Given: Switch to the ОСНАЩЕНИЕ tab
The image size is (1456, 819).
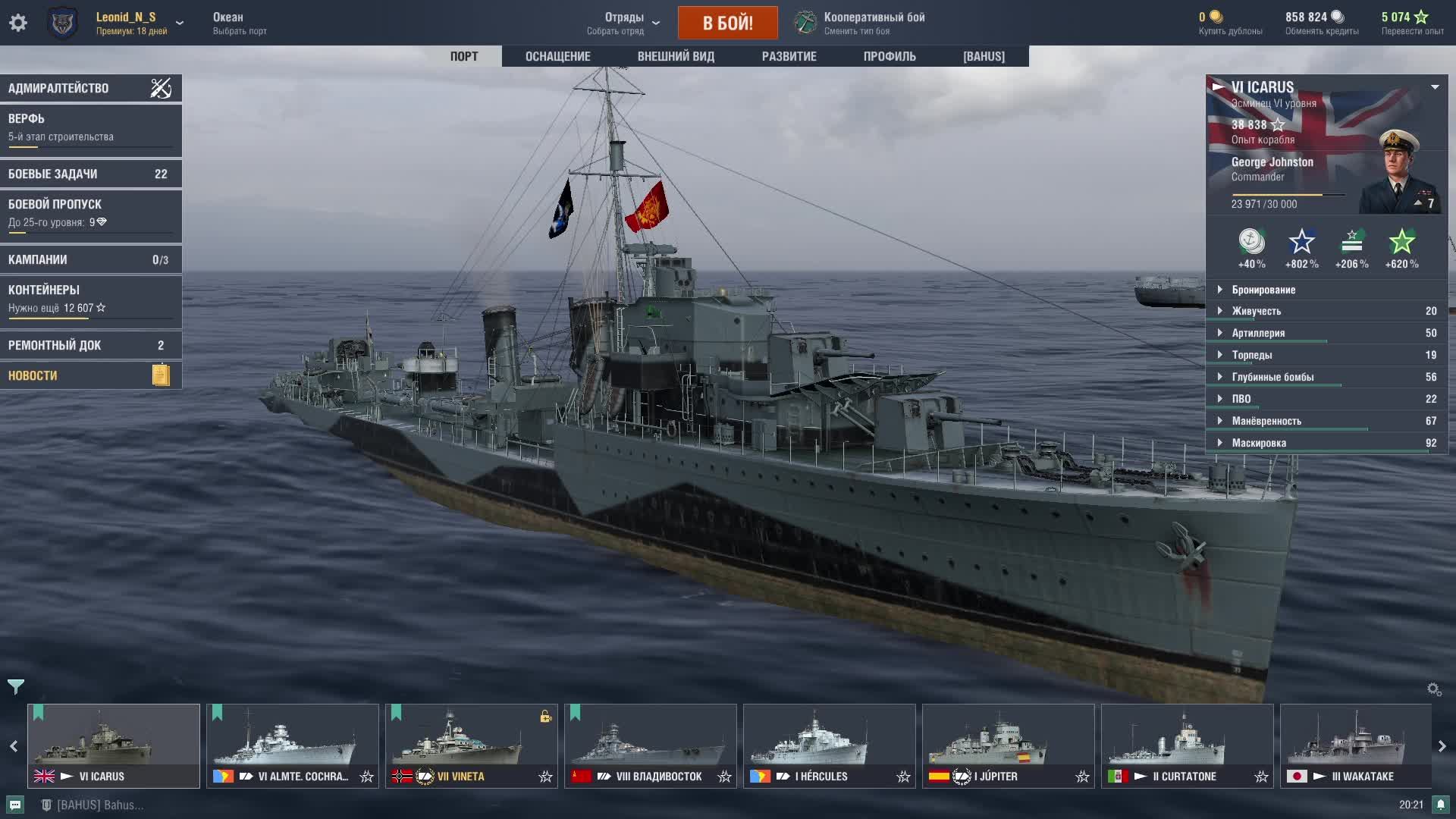Looking at the screenshot, I should pyautogui.click(x=557, y=56).
